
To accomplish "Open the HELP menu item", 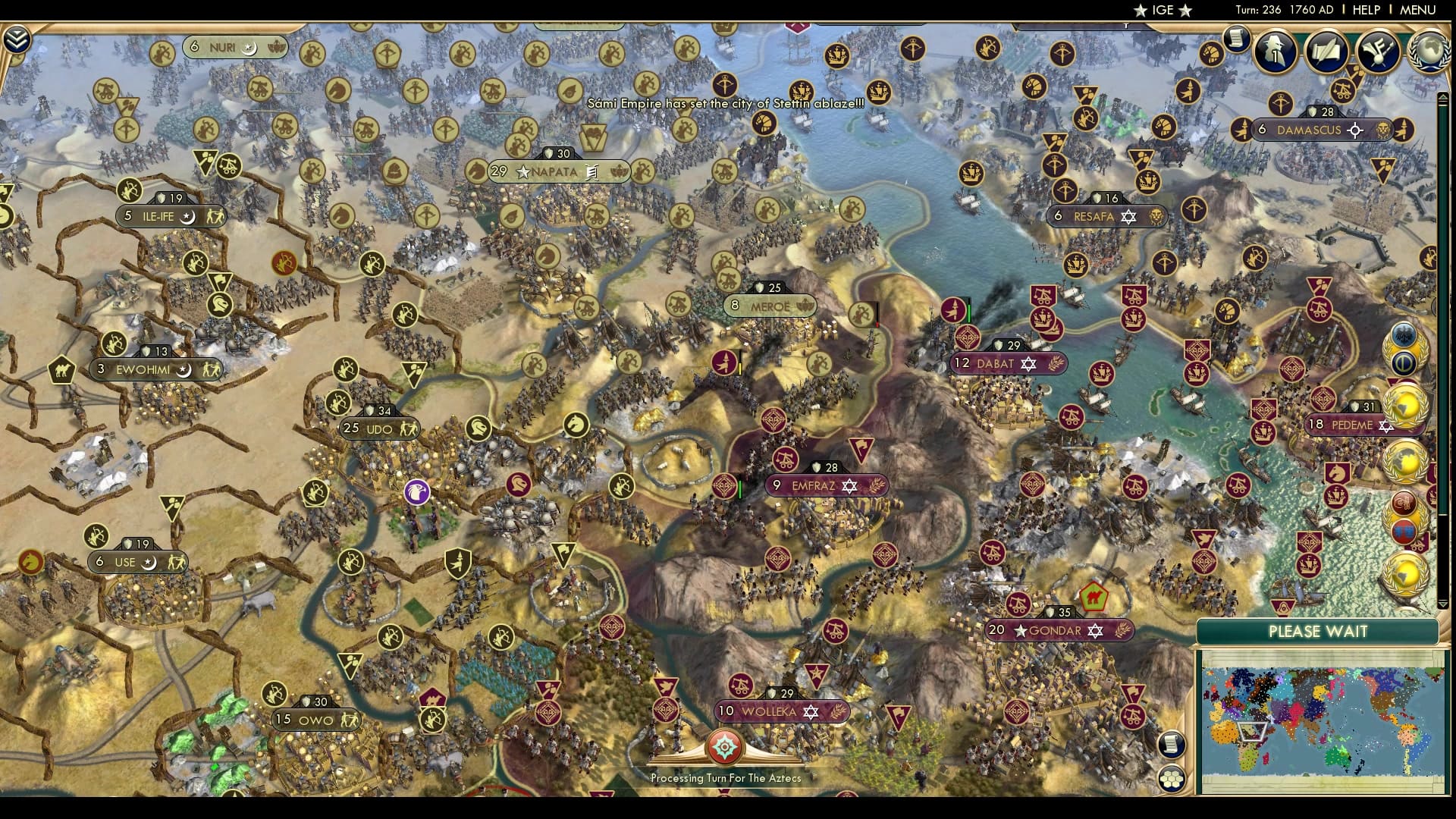I will point(1368,11).
